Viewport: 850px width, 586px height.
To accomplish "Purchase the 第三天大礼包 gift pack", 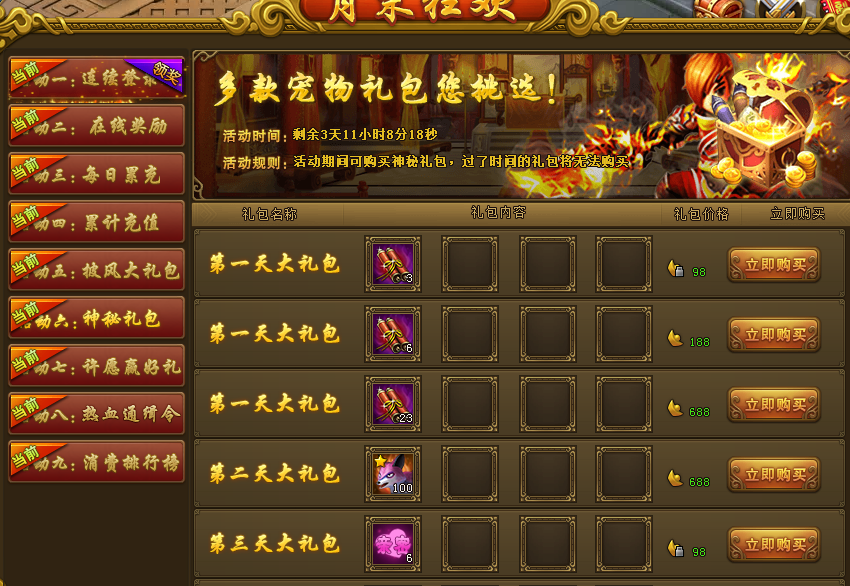I will [773, 545].
